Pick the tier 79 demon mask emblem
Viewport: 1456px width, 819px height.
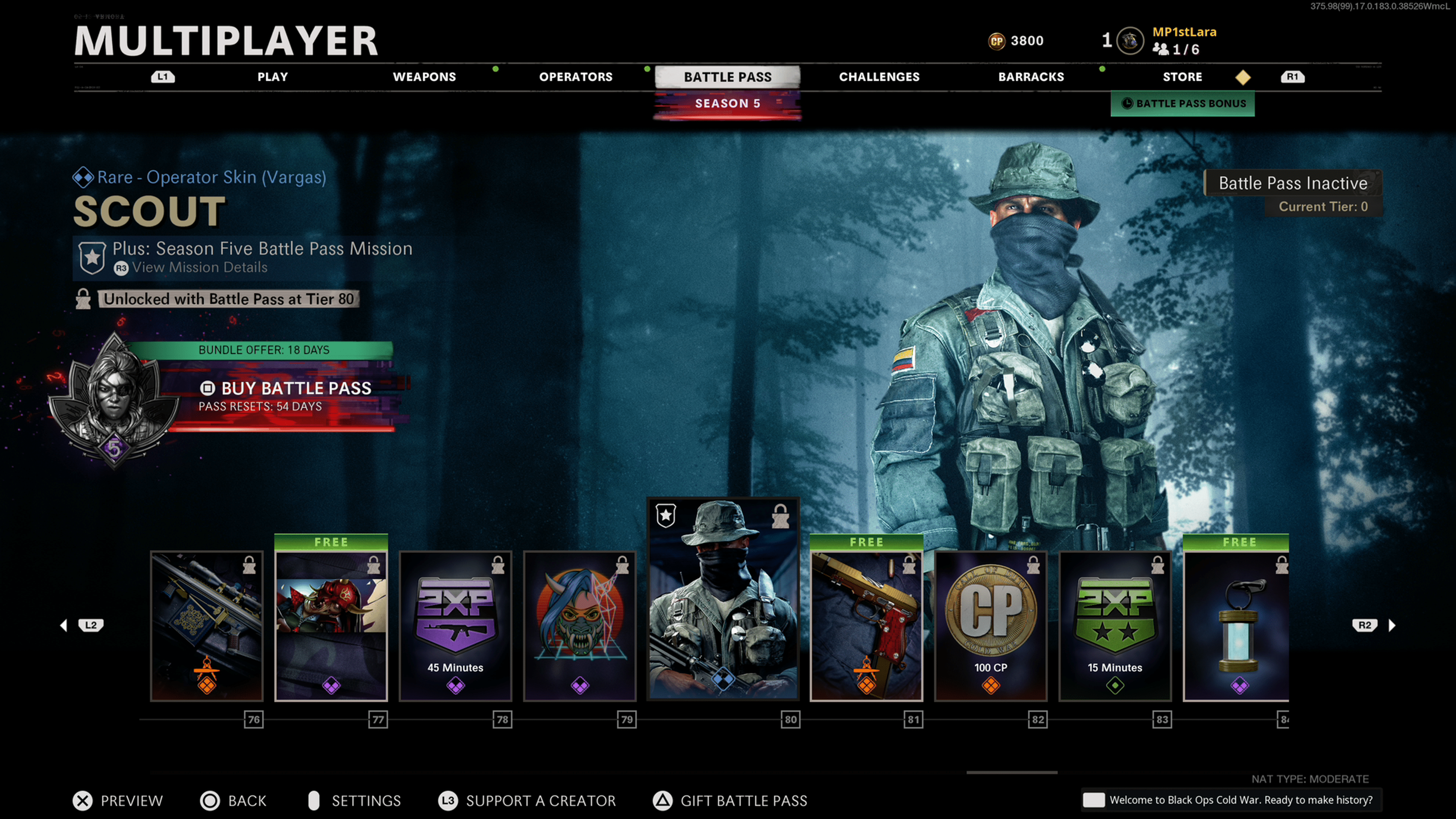(580, 626)
